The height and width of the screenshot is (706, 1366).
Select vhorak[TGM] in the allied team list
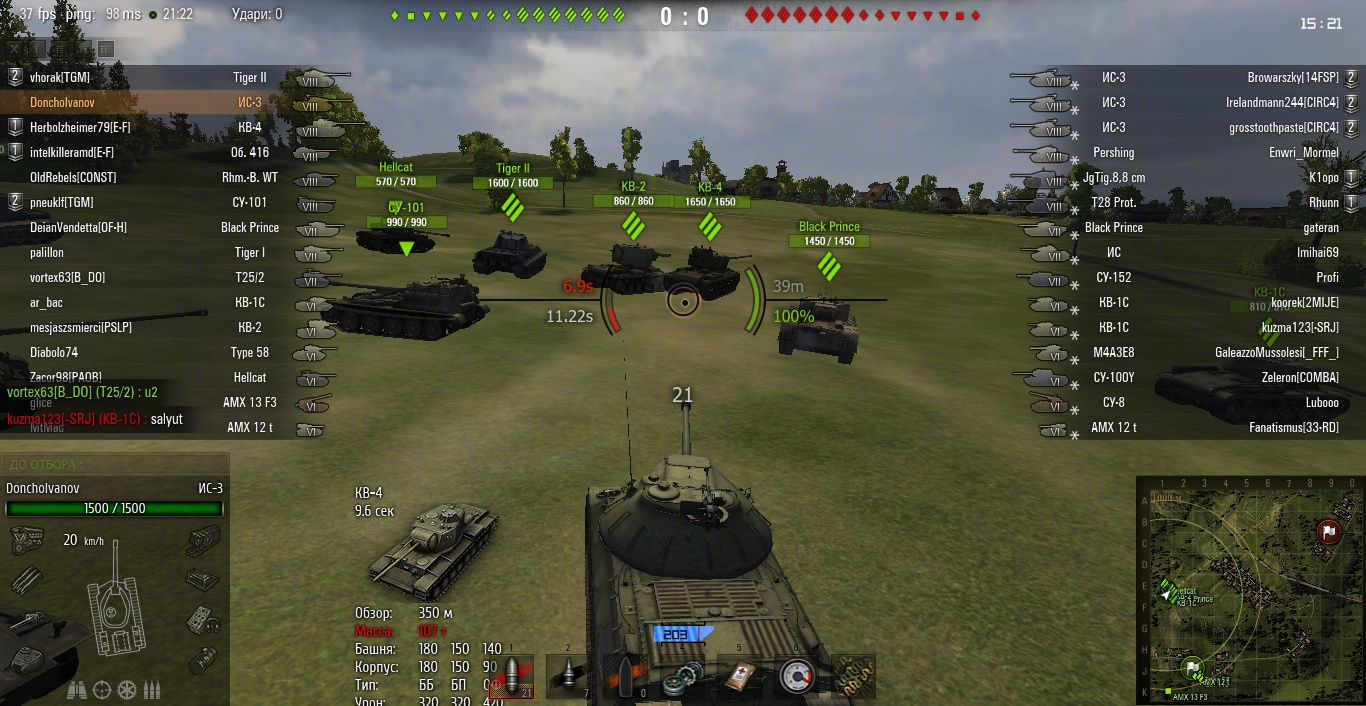(x=60, y=77)
